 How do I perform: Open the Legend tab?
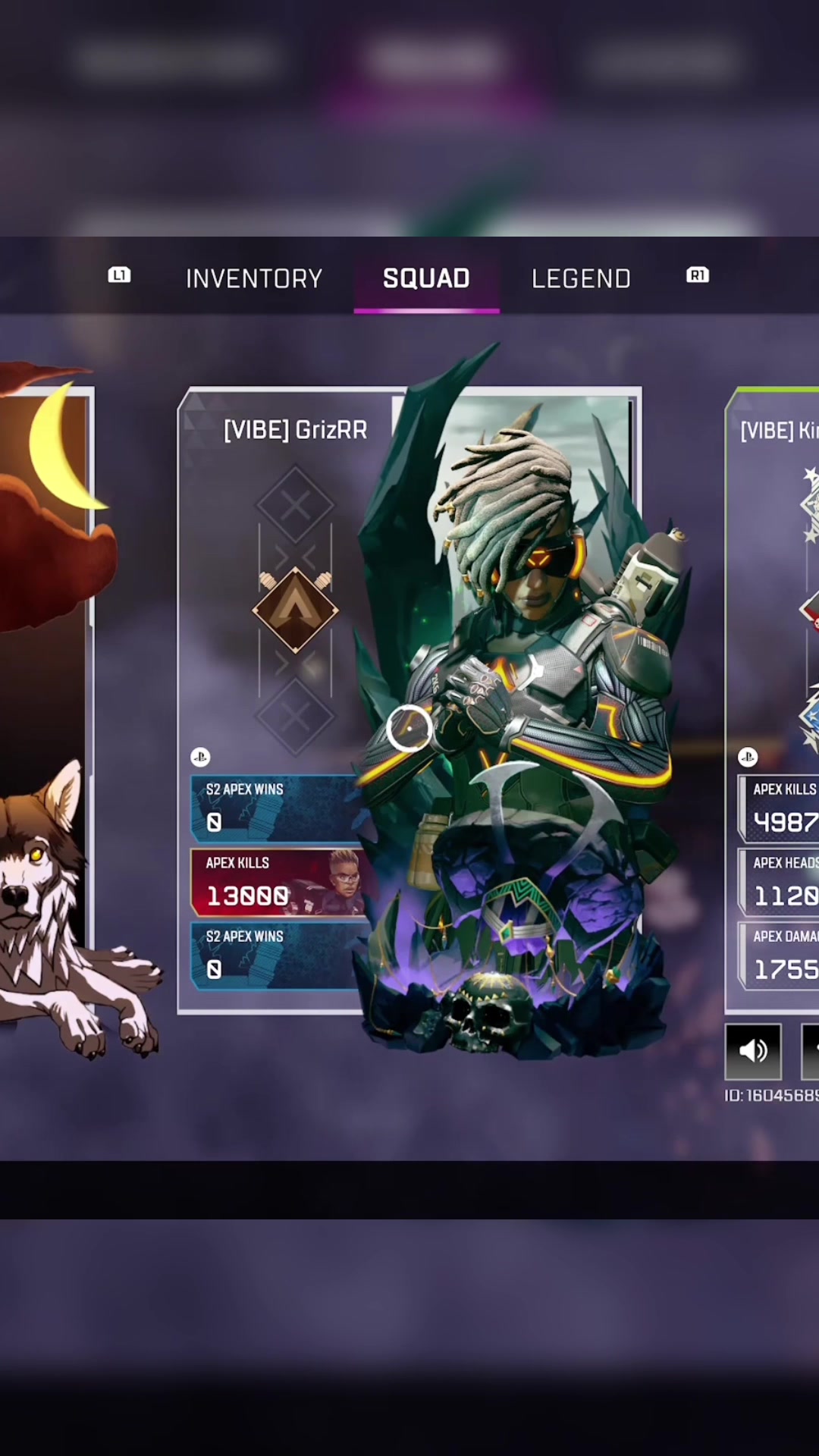[x=581, y=278]
